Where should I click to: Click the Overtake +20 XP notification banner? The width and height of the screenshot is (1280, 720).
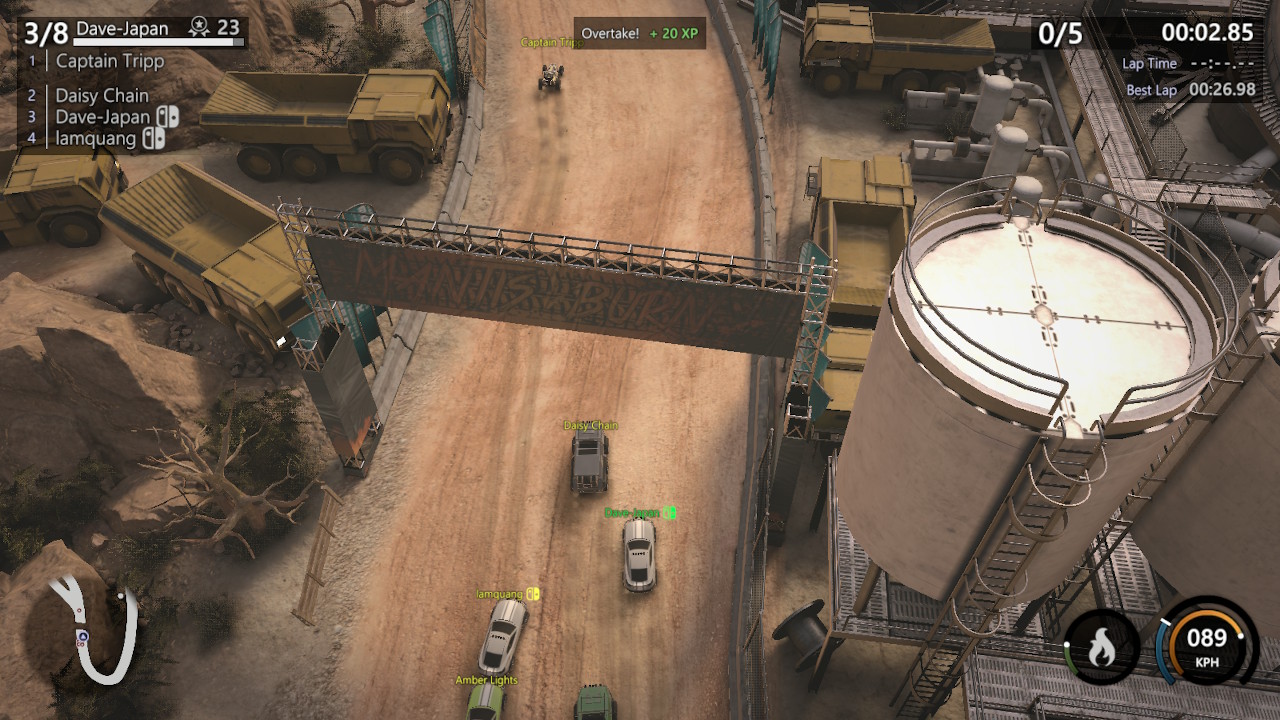click(x=641, y=32)
